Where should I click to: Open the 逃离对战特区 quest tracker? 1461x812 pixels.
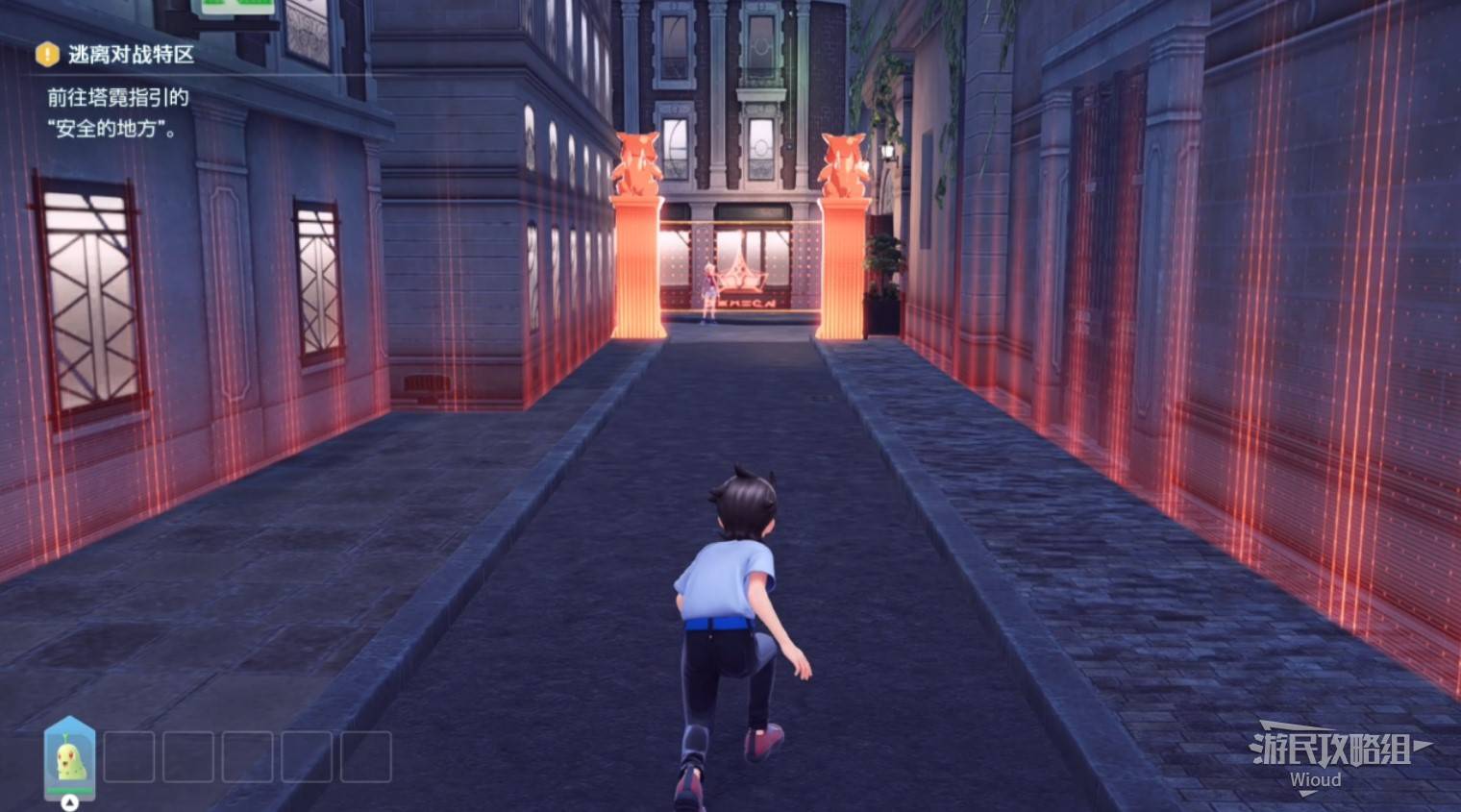click(x=130, y=55)
